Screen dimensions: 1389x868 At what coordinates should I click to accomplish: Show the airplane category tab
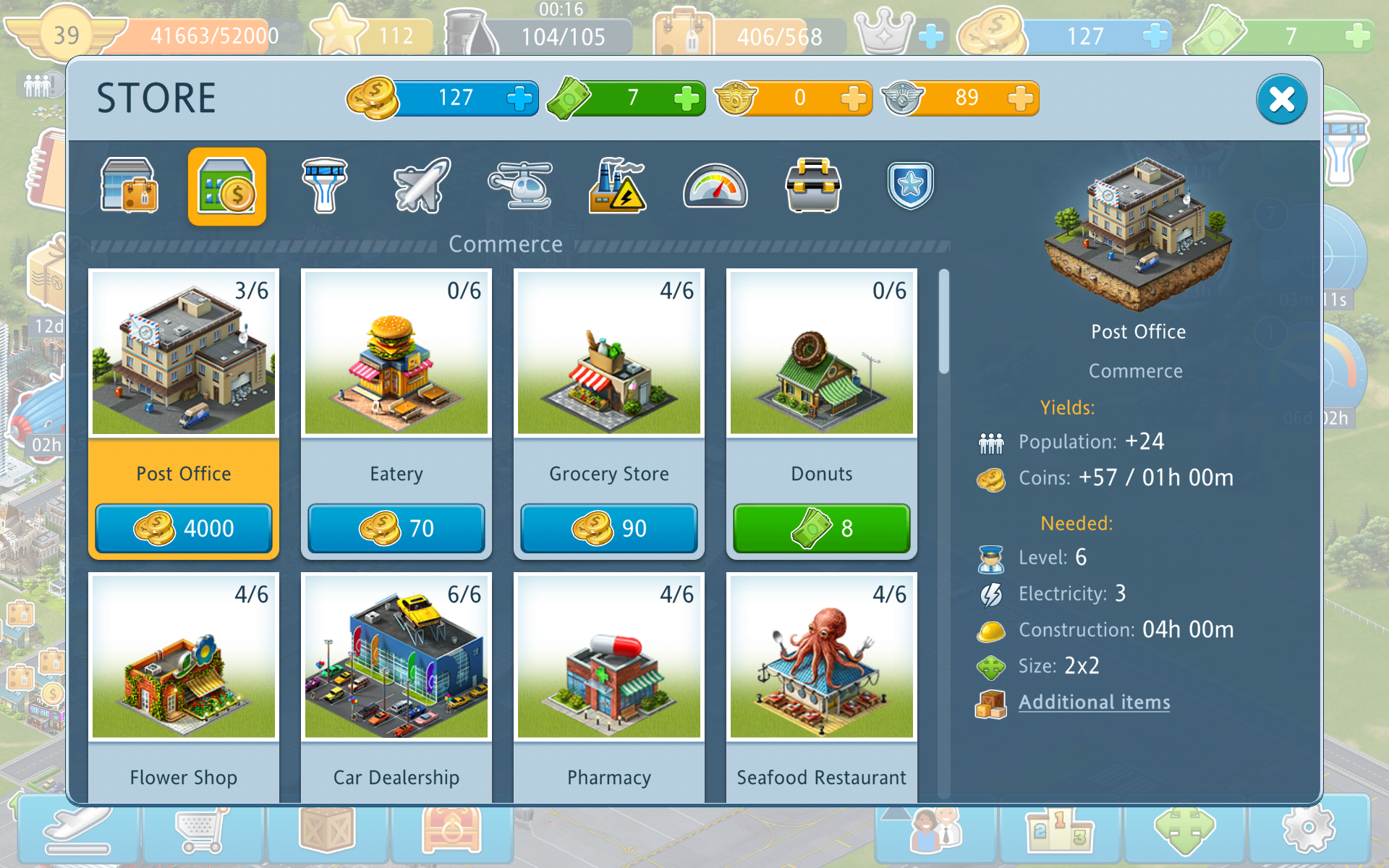tap(422, 187)
